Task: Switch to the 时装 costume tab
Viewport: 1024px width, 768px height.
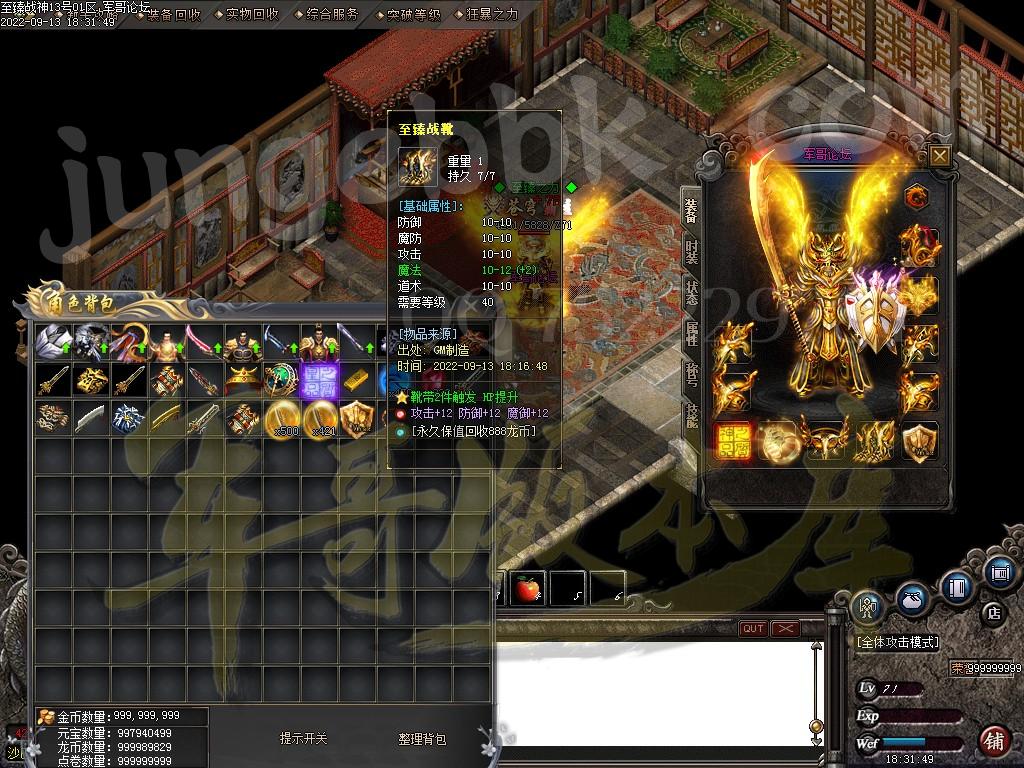Action: (x=691, y=252)
